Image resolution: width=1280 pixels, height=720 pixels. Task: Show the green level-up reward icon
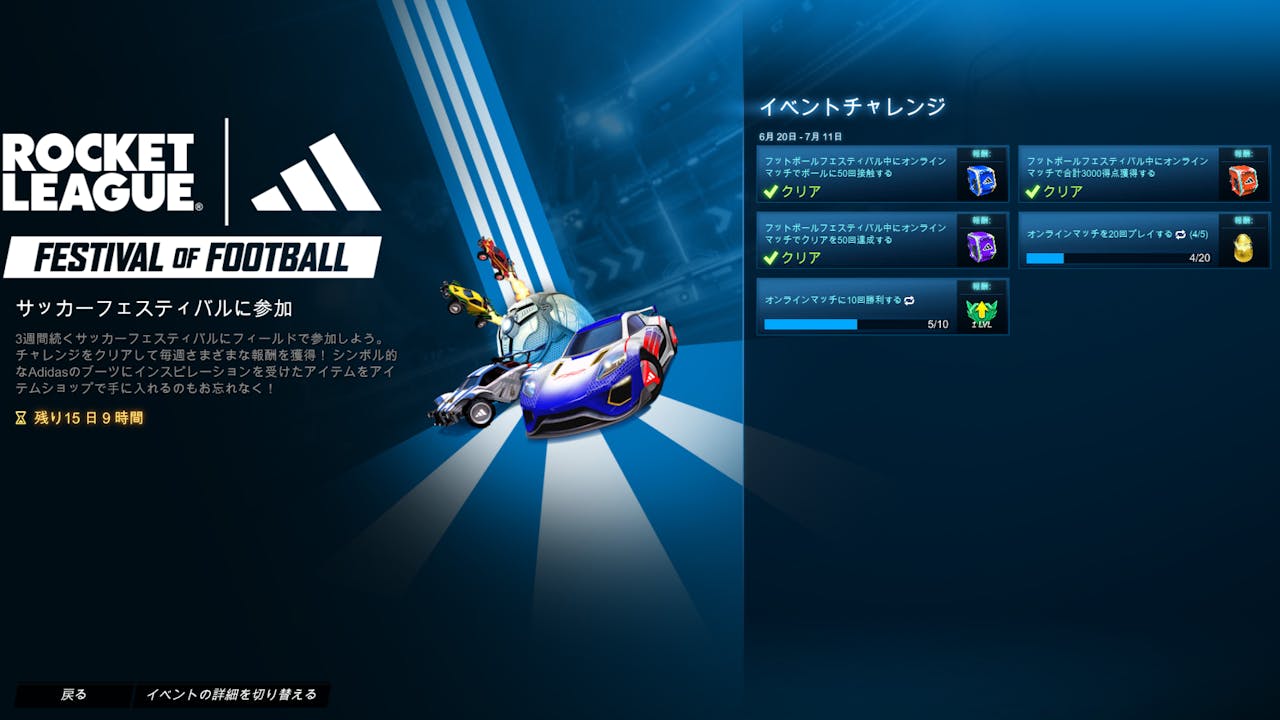click(982, 312)
